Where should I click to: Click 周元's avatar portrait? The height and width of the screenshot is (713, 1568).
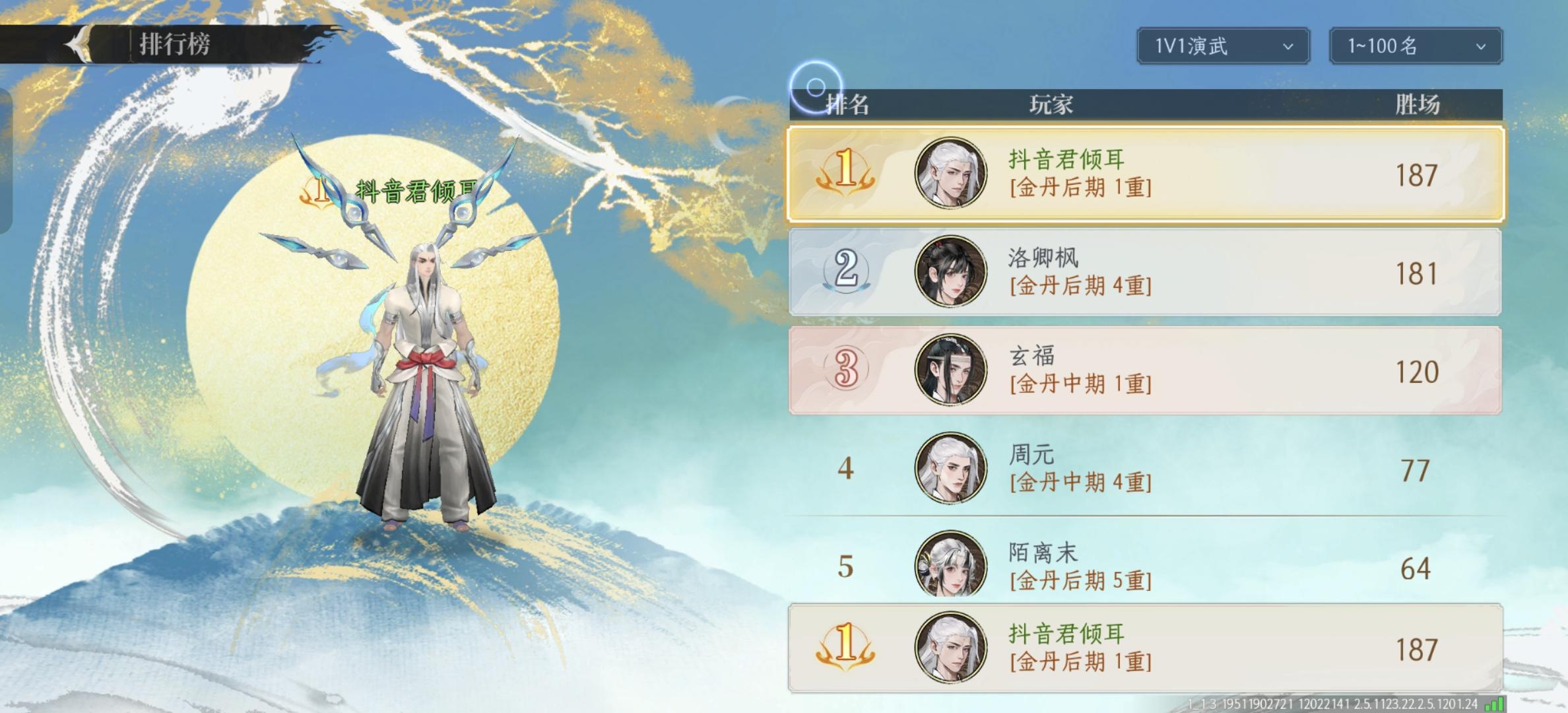click(949, 468)
